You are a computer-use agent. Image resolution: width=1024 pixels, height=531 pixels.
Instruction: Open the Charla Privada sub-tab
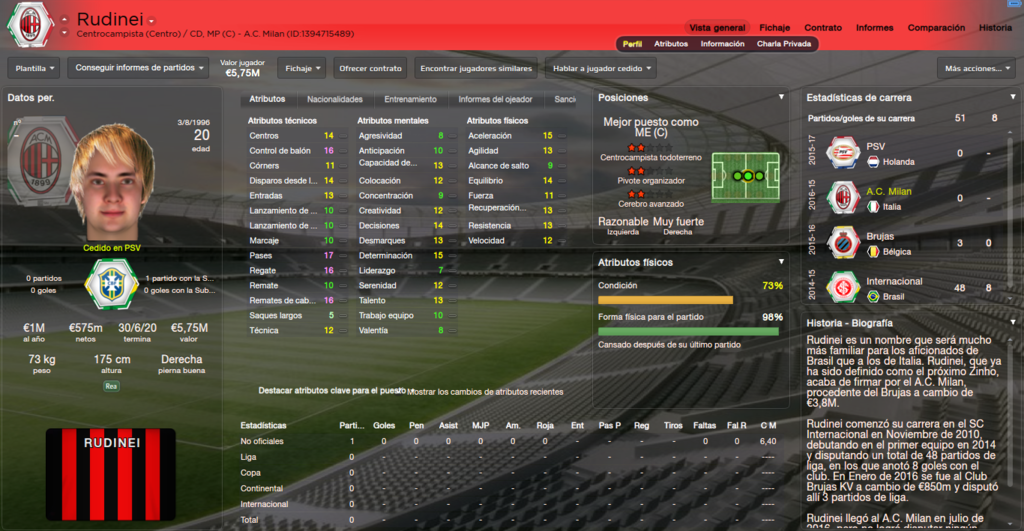784,44
